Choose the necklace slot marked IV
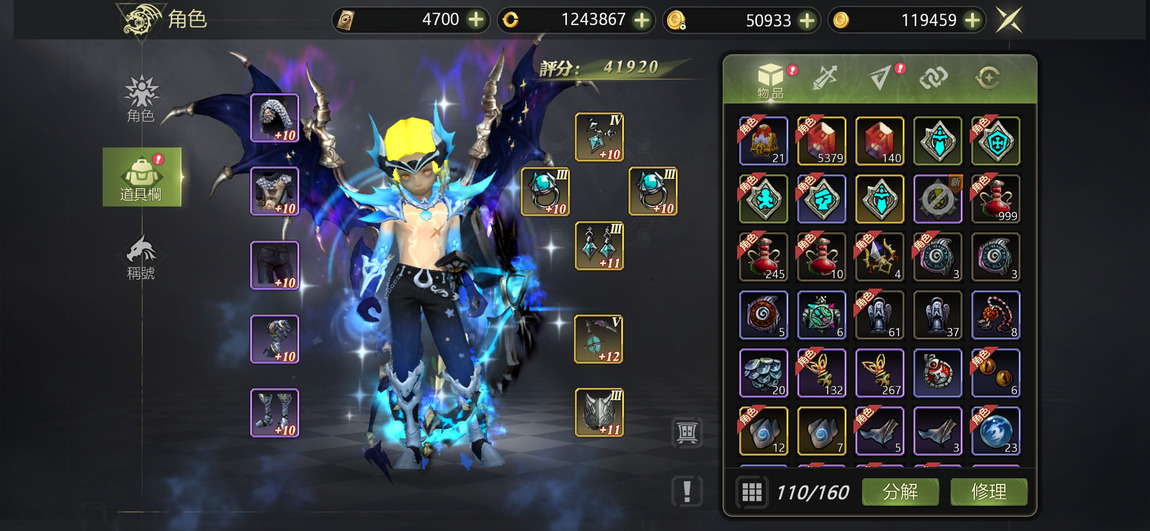This screenshot has width=1150, height=531. (x=599, y=137)
